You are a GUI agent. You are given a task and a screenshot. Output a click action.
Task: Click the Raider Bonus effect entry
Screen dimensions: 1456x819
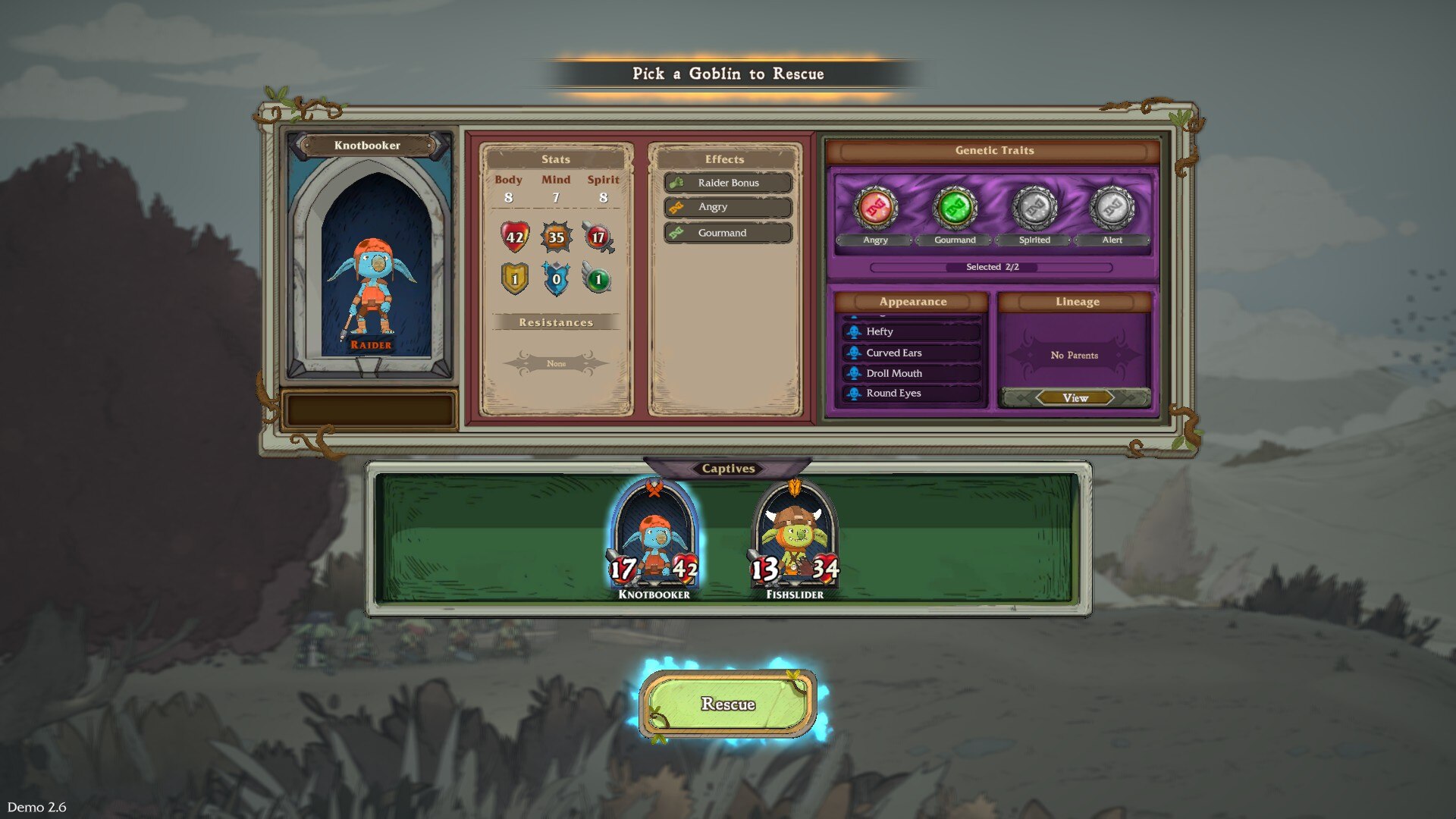point(727,183)
